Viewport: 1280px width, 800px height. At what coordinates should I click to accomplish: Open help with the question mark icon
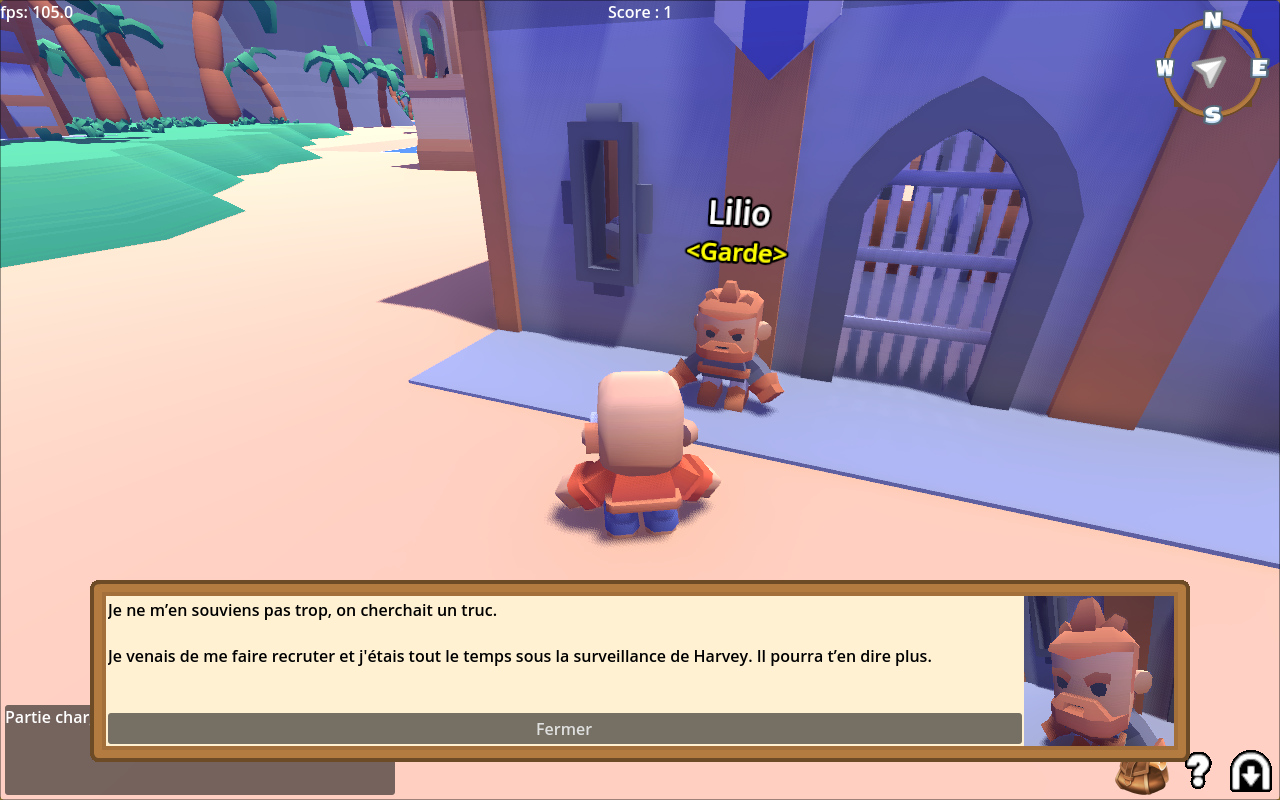pos(1197,770)
